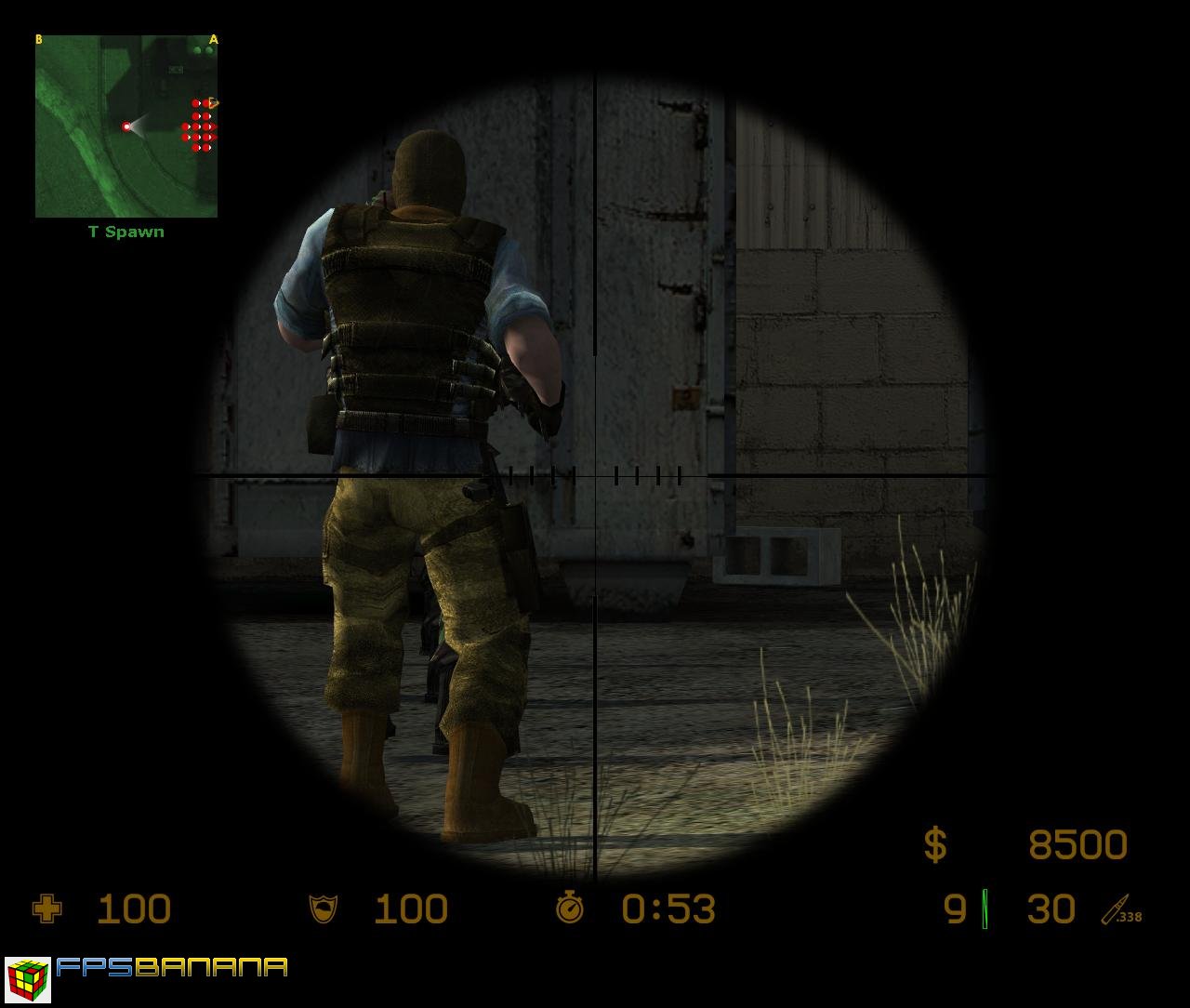Toggle the green magazine ammo bar indicator
Image resolution: width=1190 pixels, height=1008 pixels.
(983, 909)
